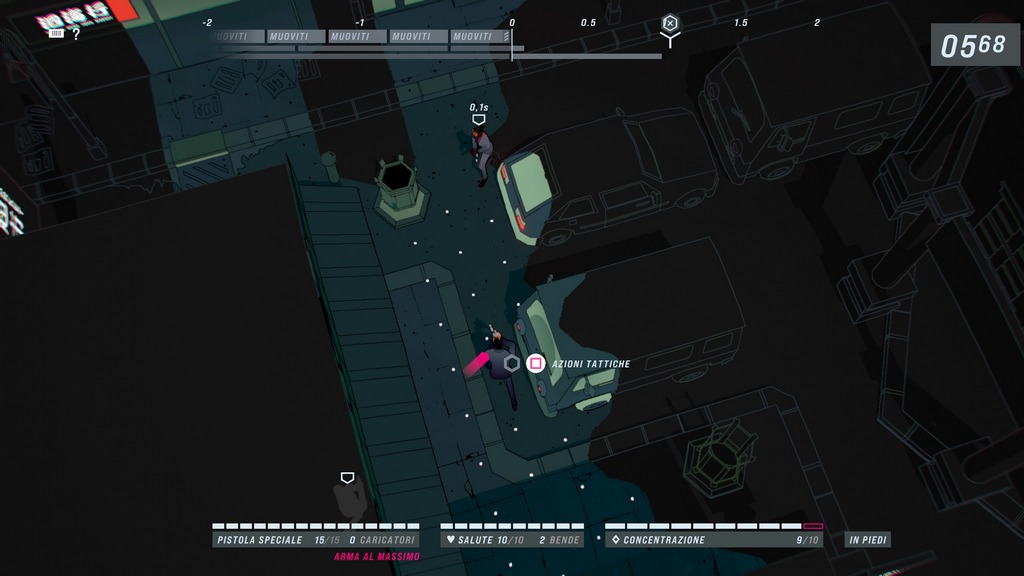The image size is (1024, 576).
Task: Select the enemy marker near the weapon panel
Action: 347,478
